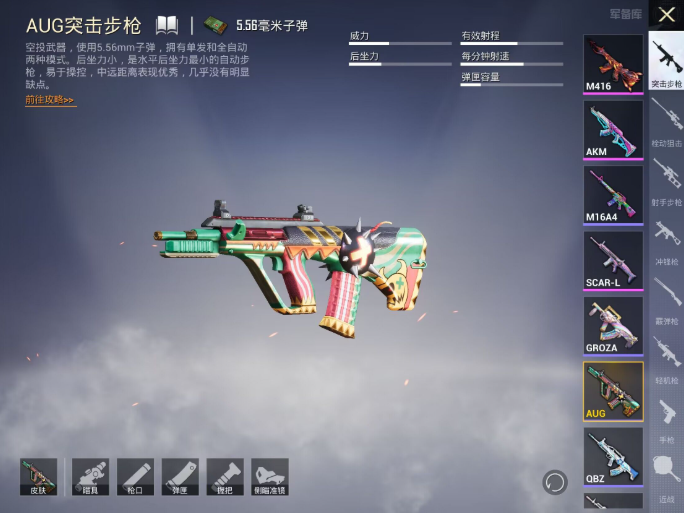
Task: Select the SCAR-L weapon thumbnail
Action: tap(613, 260)
